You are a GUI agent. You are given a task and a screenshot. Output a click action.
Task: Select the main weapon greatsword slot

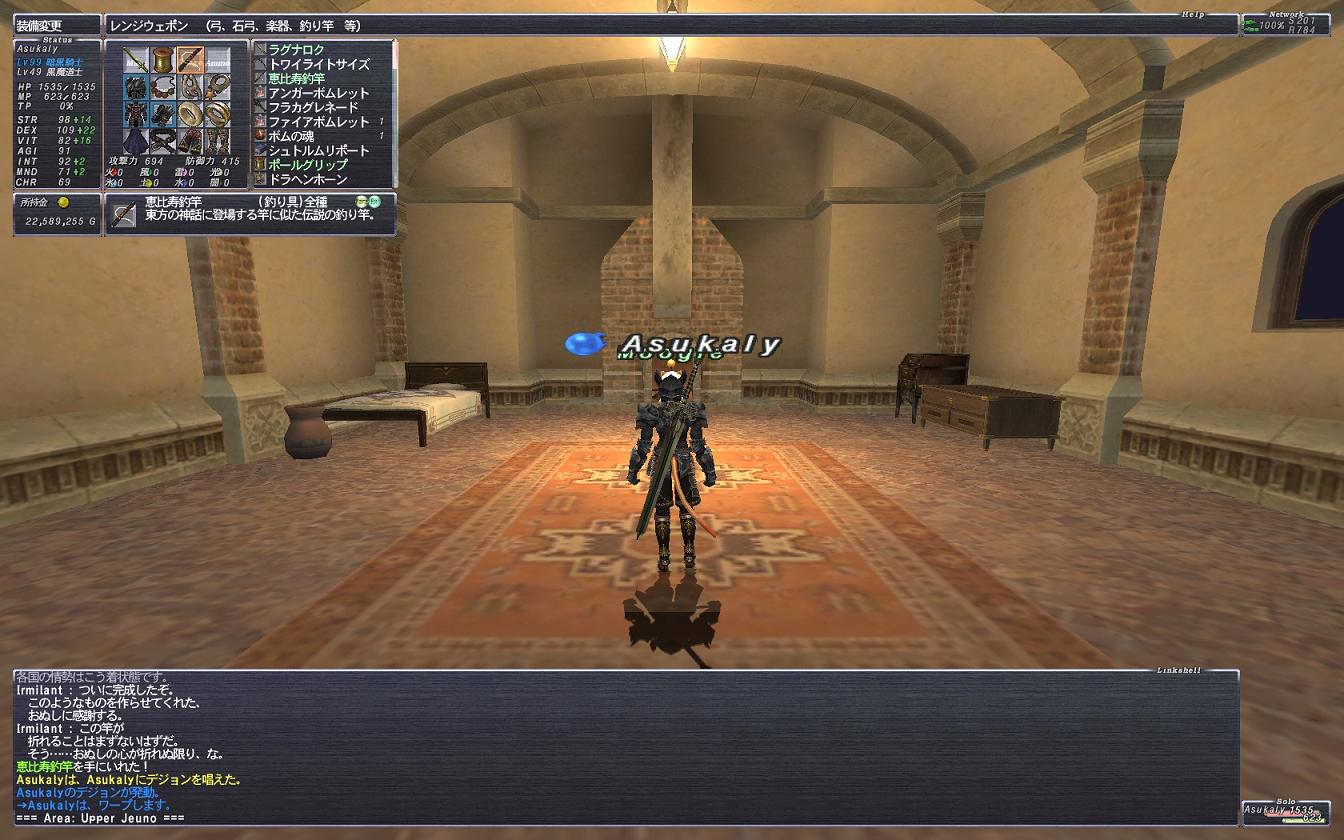point(137,60)
